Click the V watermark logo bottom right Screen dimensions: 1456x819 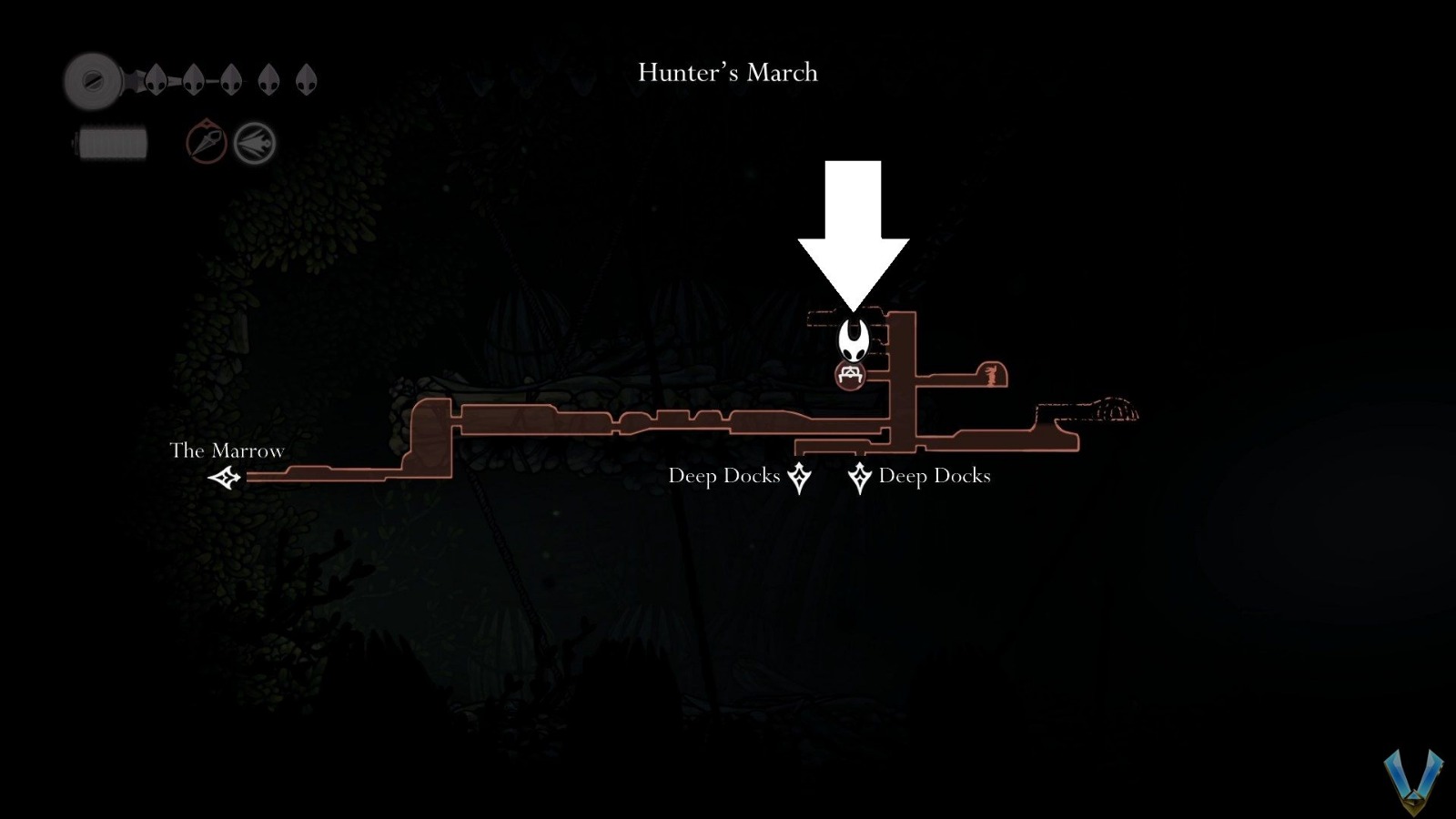(x=1412, y=781)
